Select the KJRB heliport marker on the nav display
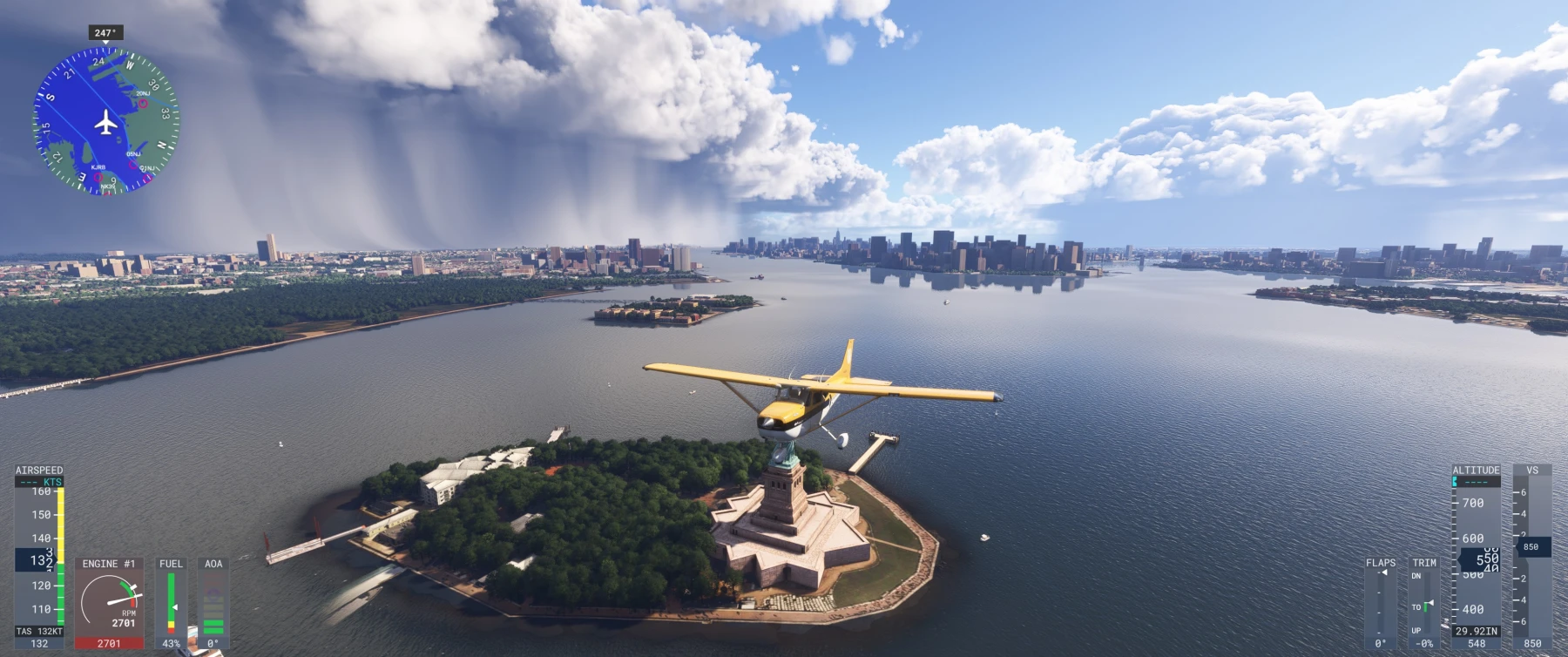The height and width of the screenshot is (657, 1568). pos(98,178)
